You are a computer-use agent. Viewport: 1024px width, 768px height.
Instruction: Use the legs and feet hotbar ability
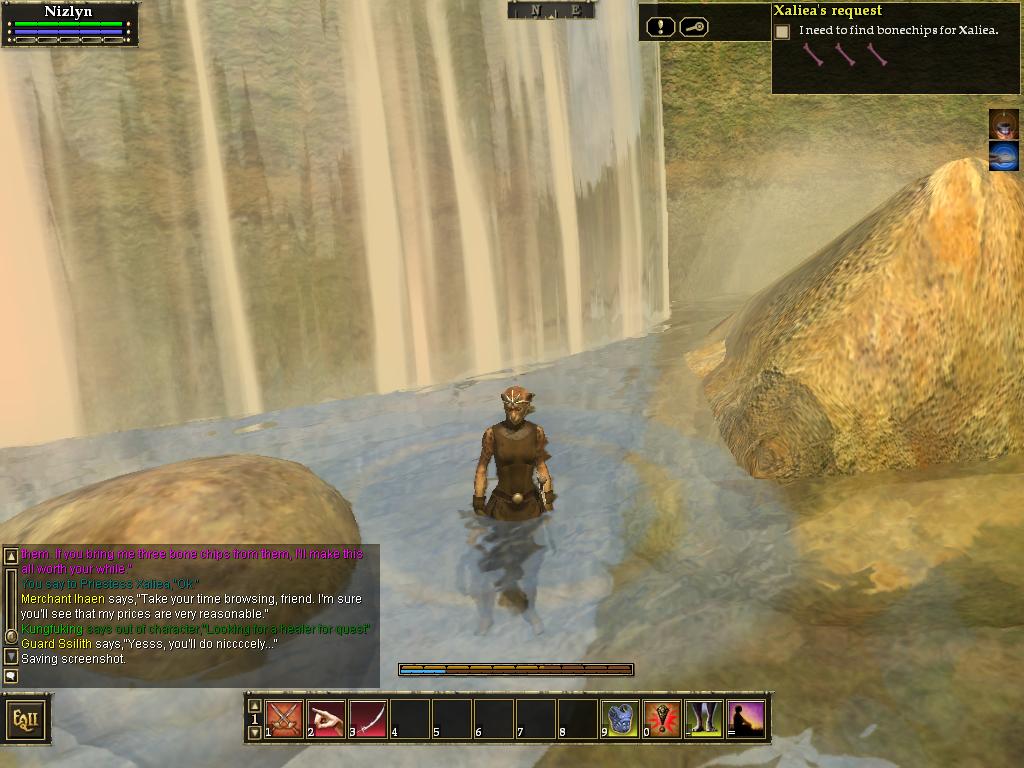(705, 719)
